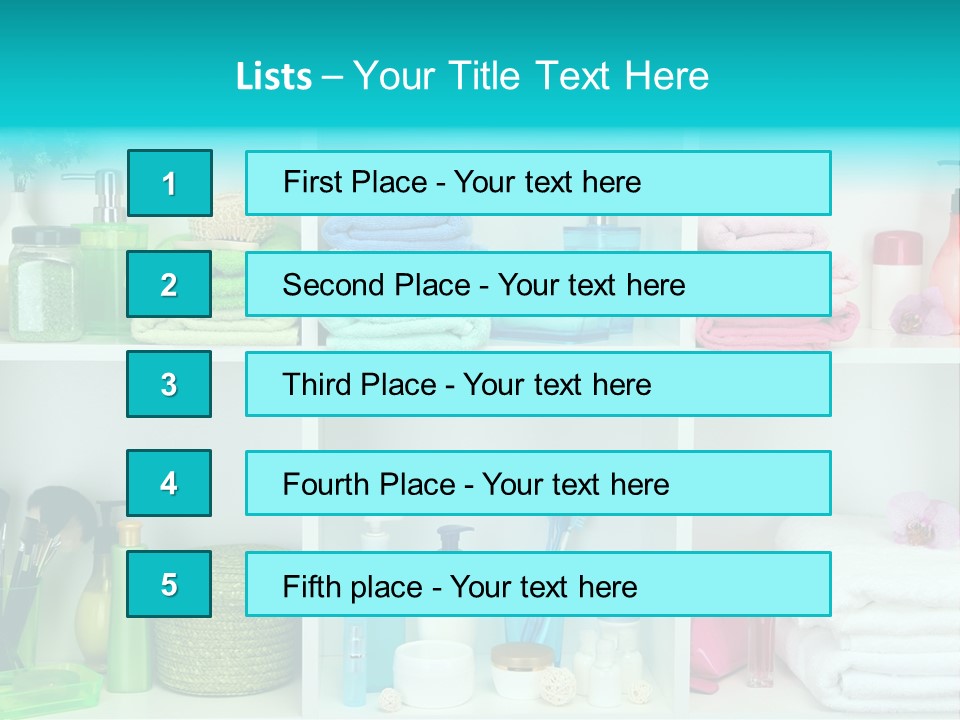This screenshot has height=720, width=960.
Task: Select the Lists title text
Action: tap(472, 76)
